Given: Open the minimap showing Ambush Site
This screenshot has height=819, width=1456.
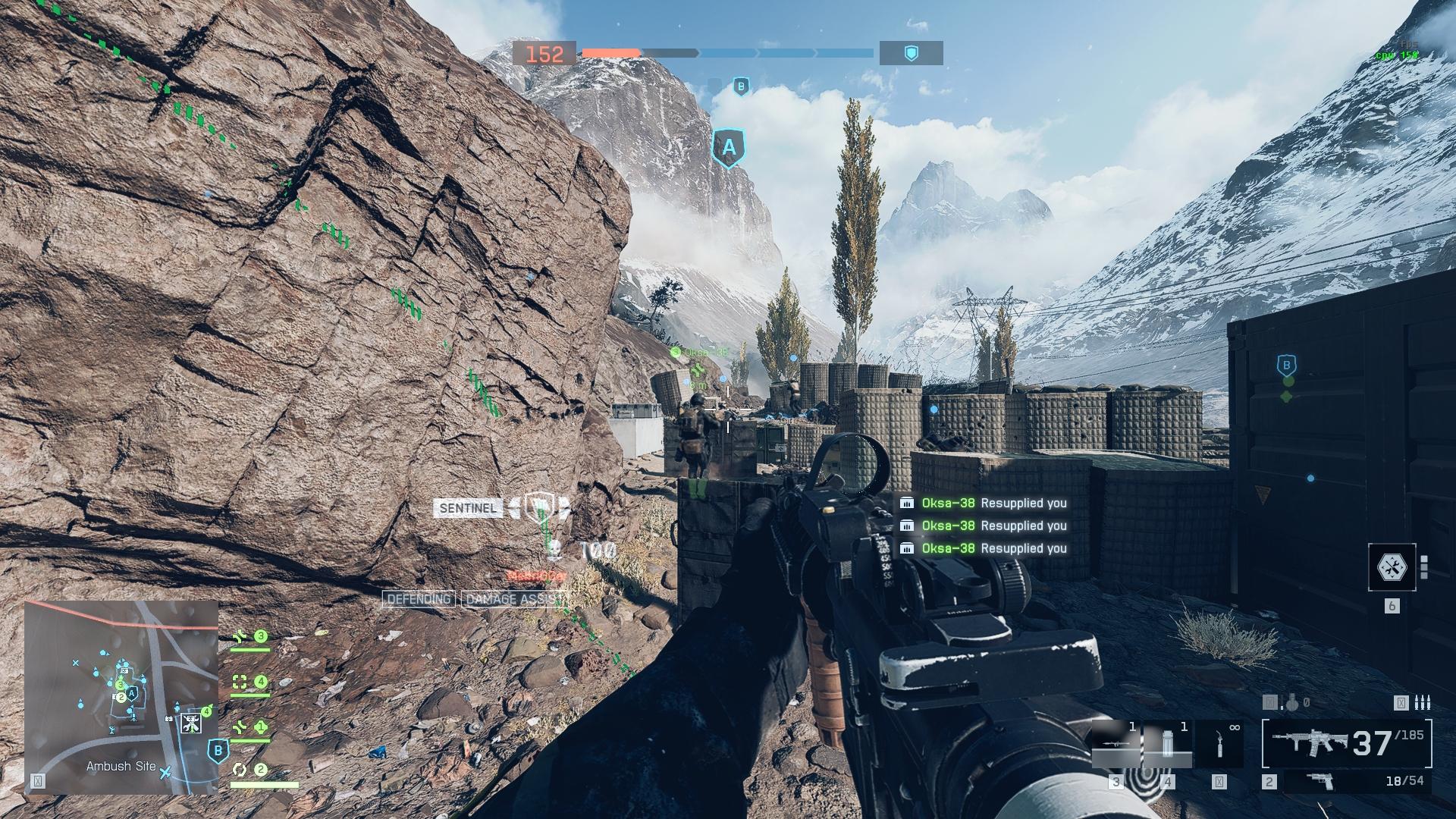Looking at the screenshot, I should click(121, 698).
